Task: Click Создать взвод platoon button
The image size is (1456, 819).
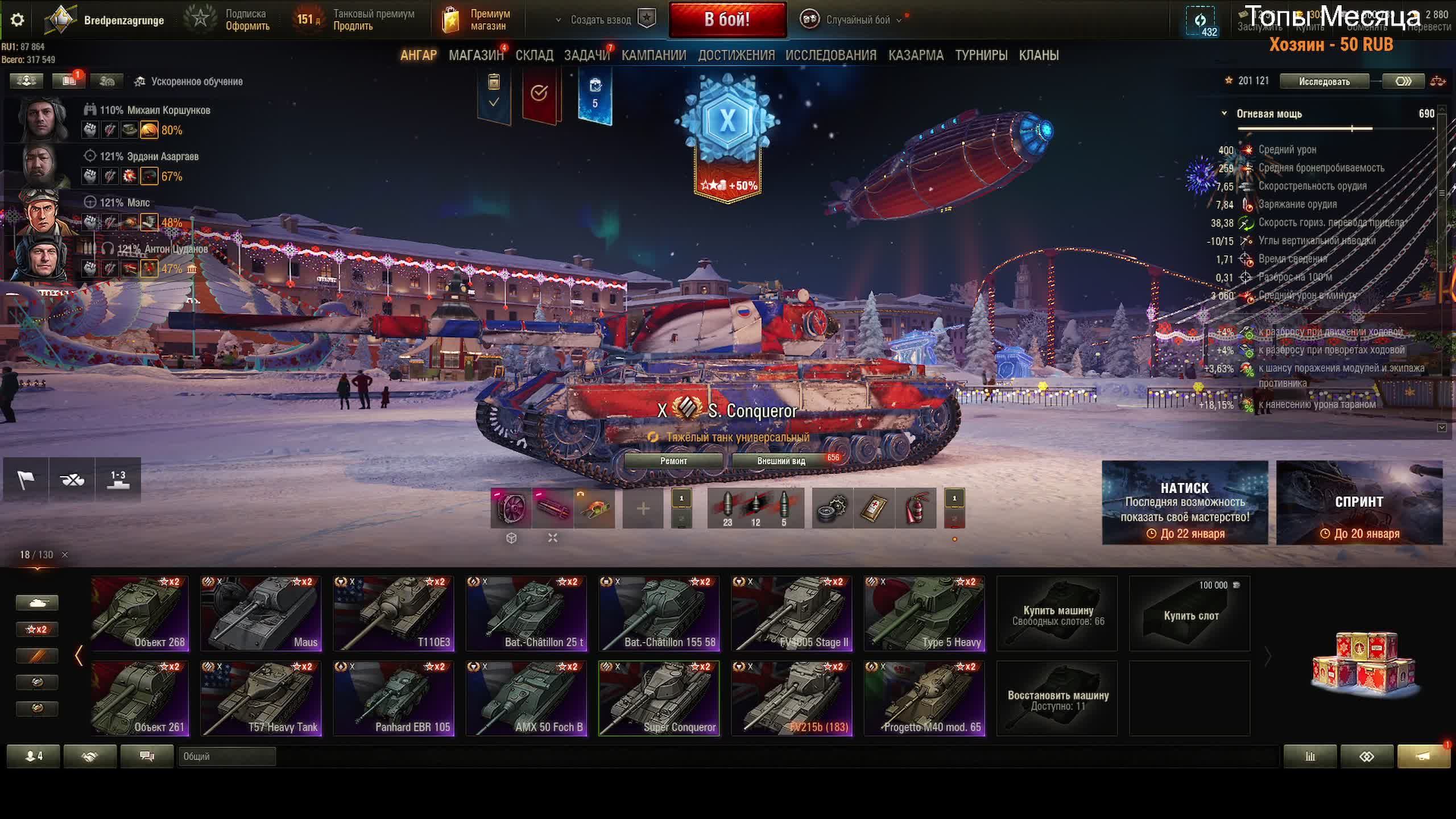Action: [601, 20]
